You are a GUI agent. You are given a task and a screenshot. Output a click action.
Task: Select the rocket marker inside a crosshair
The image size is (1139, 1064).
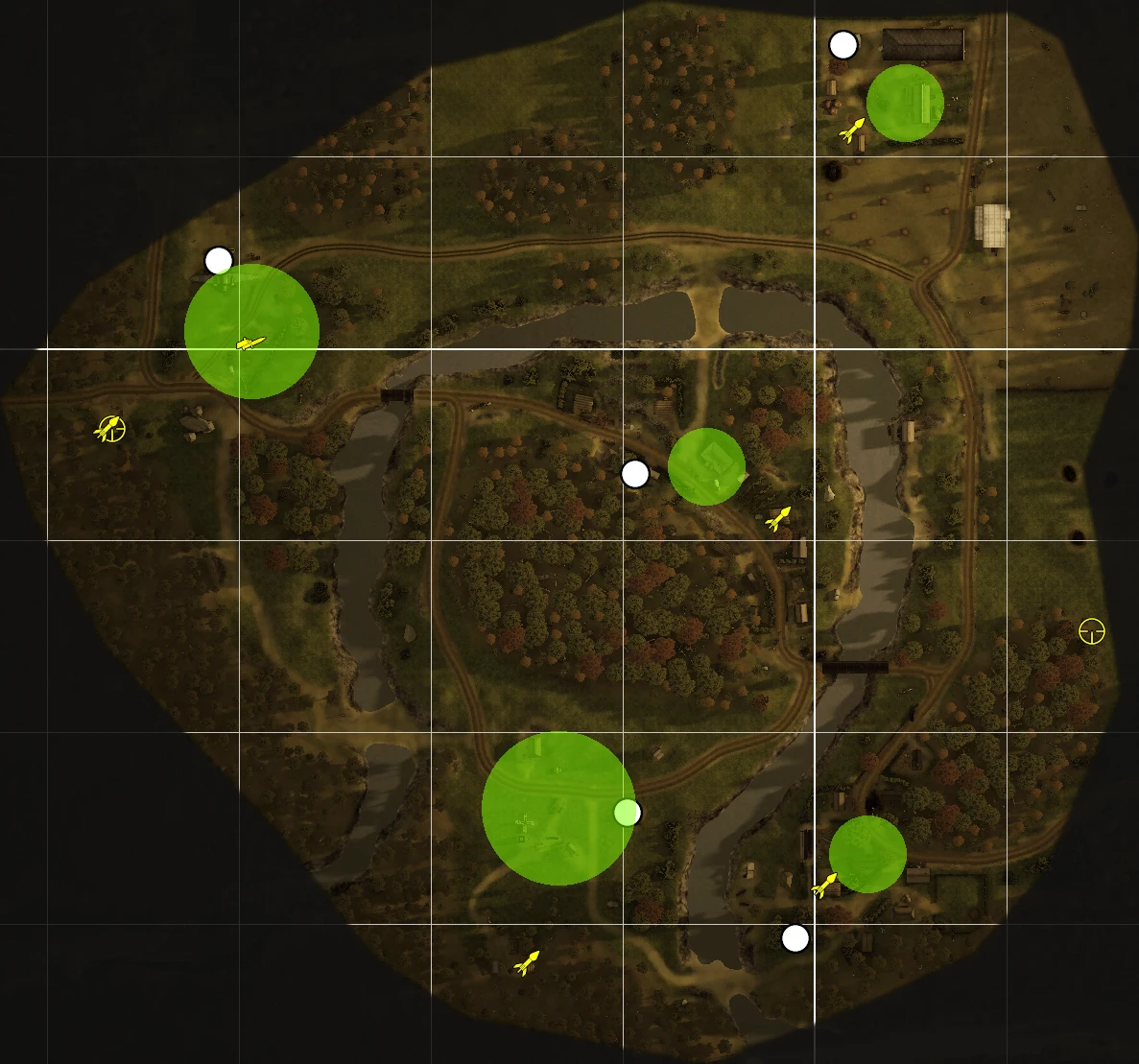[110, 428]
